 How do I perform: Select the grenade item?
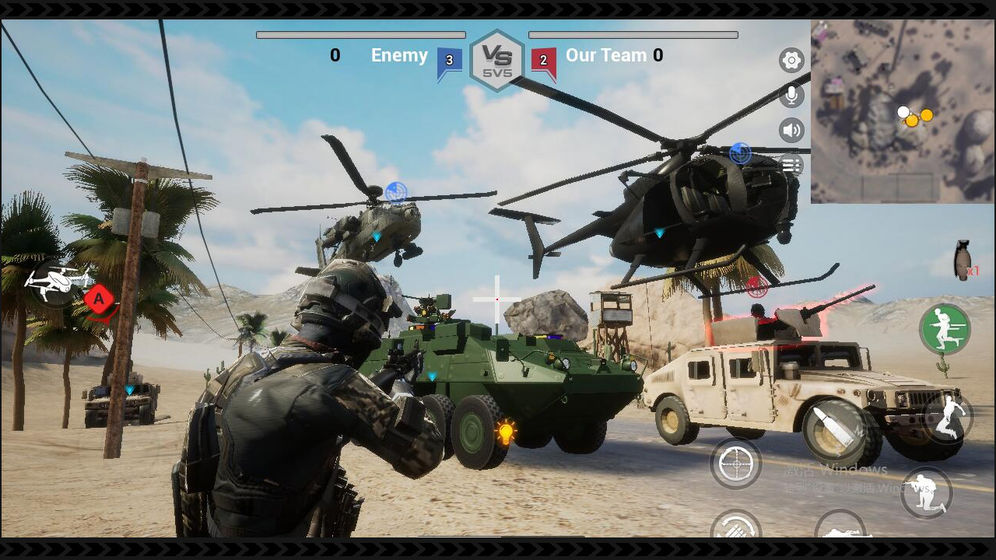click(963, 260)
